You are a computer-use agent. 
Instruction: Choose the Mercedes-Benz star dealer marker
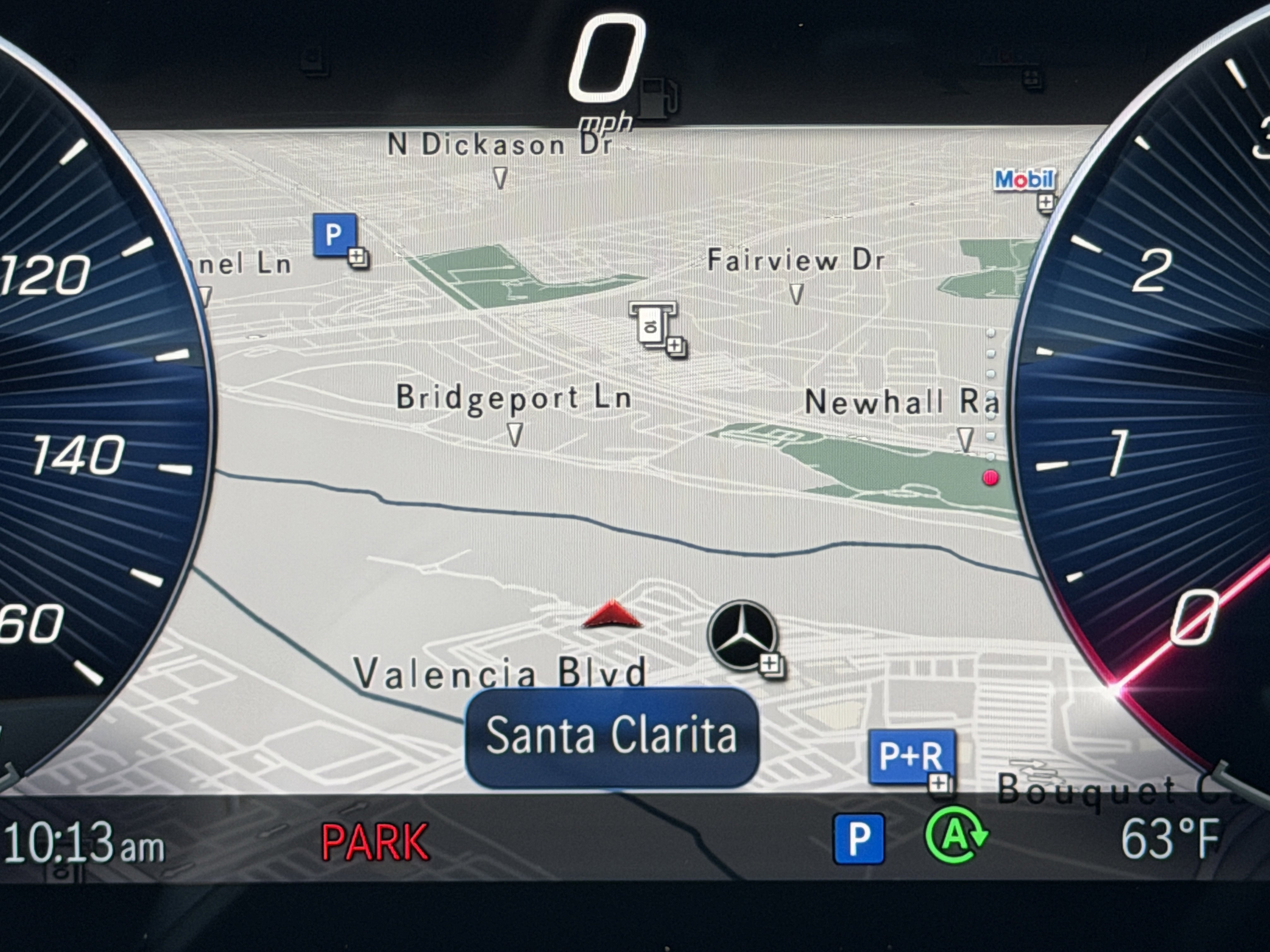(742, 635)
